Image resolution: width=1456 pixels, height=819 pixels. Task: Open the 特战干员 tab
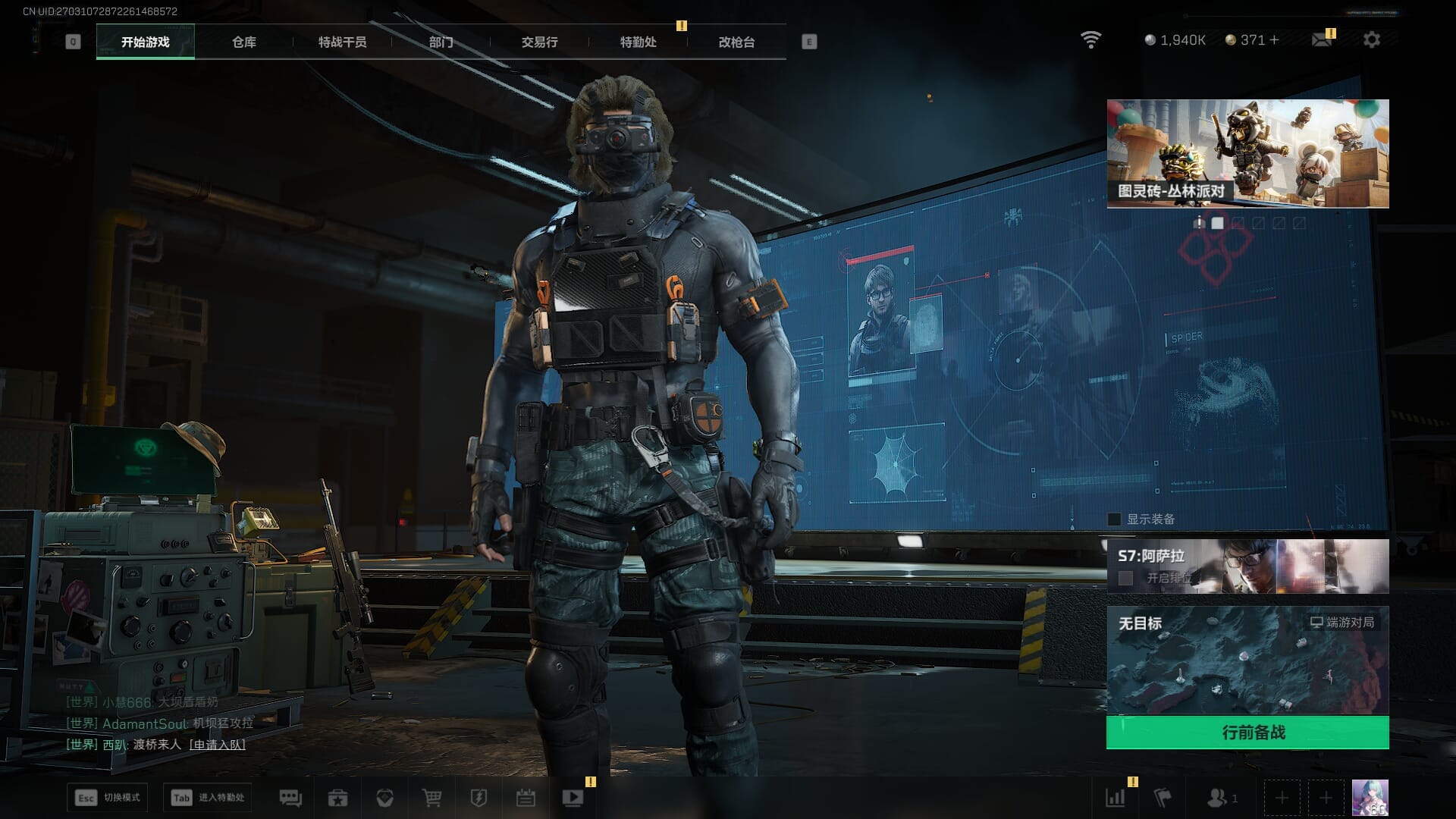click(342, 42)
